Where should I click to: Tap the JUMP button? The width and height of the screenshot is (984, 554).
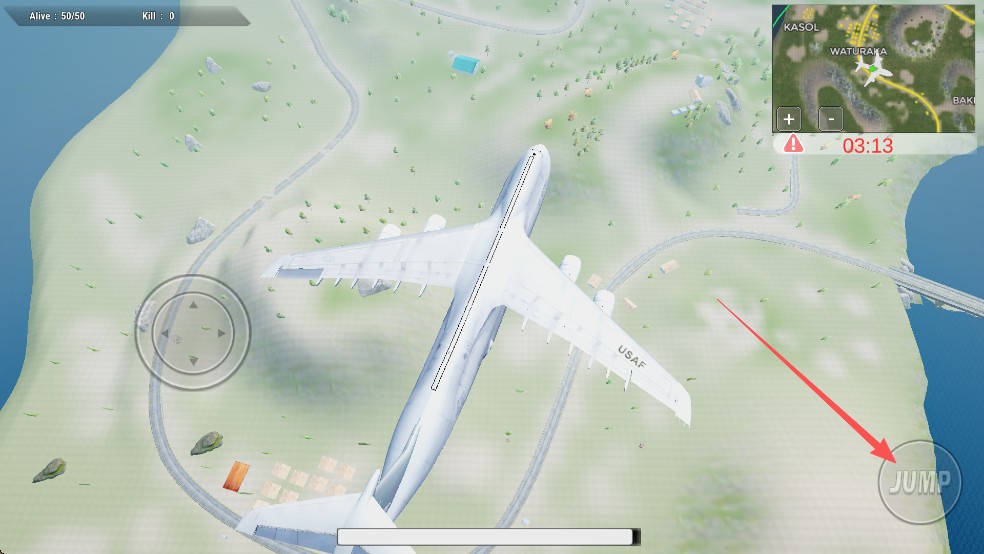coord(920,482)
